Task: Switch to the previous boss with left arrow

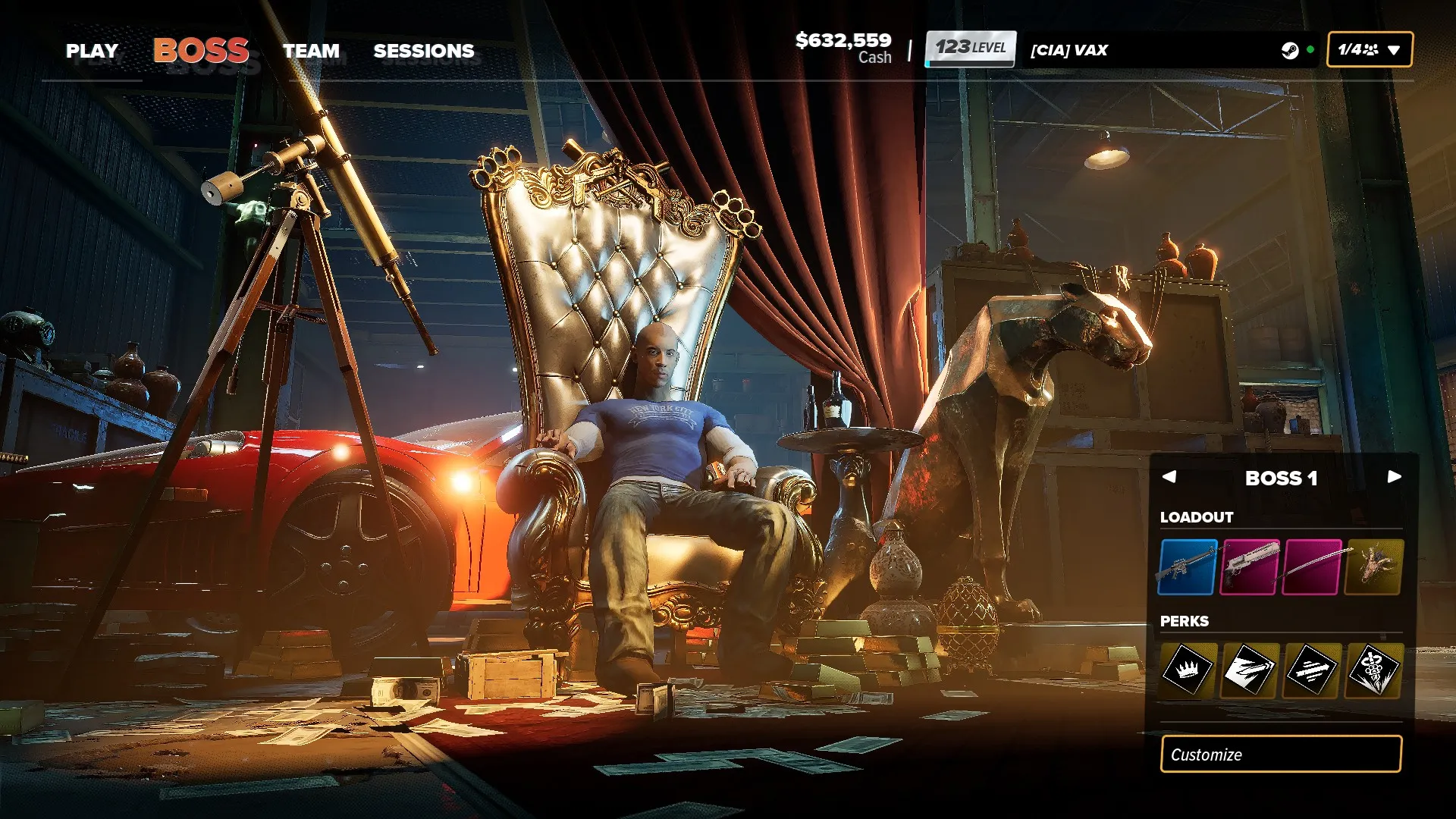Action: (x=1169, y=477)
